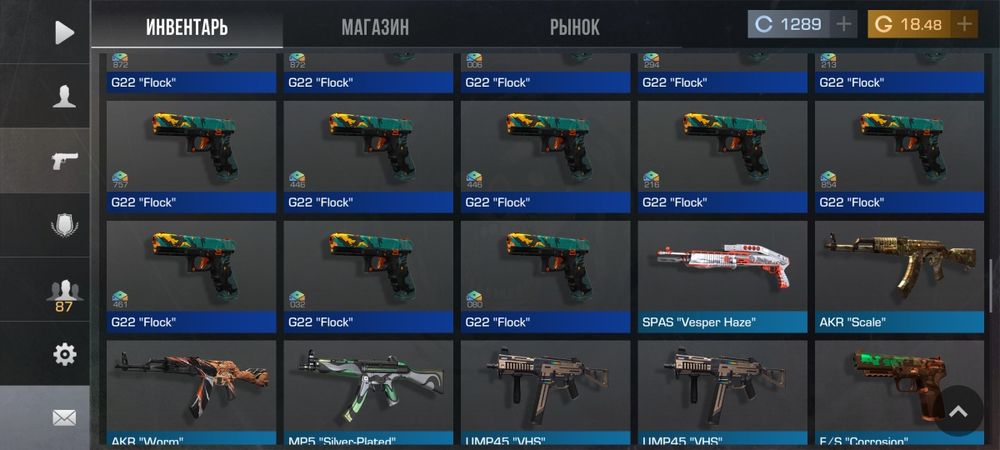Image resolution: width=1000 pixels, height=450 pixels.
Task: Select the SPAS "Vesper Haze" shotgun
Action: 722,275
